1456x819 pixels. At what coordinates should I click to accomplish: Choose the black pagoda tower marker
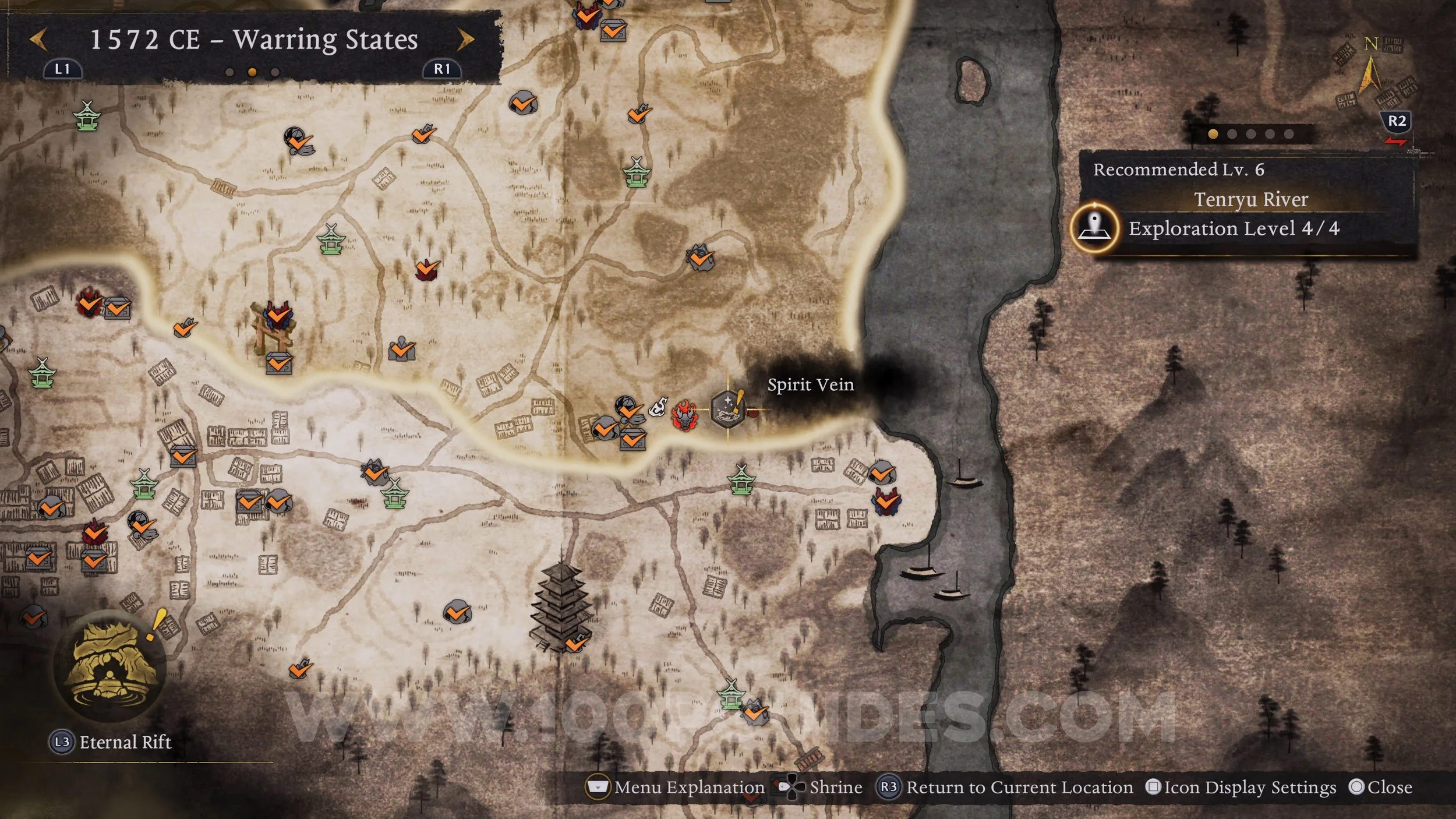click(x=559, y=606)
